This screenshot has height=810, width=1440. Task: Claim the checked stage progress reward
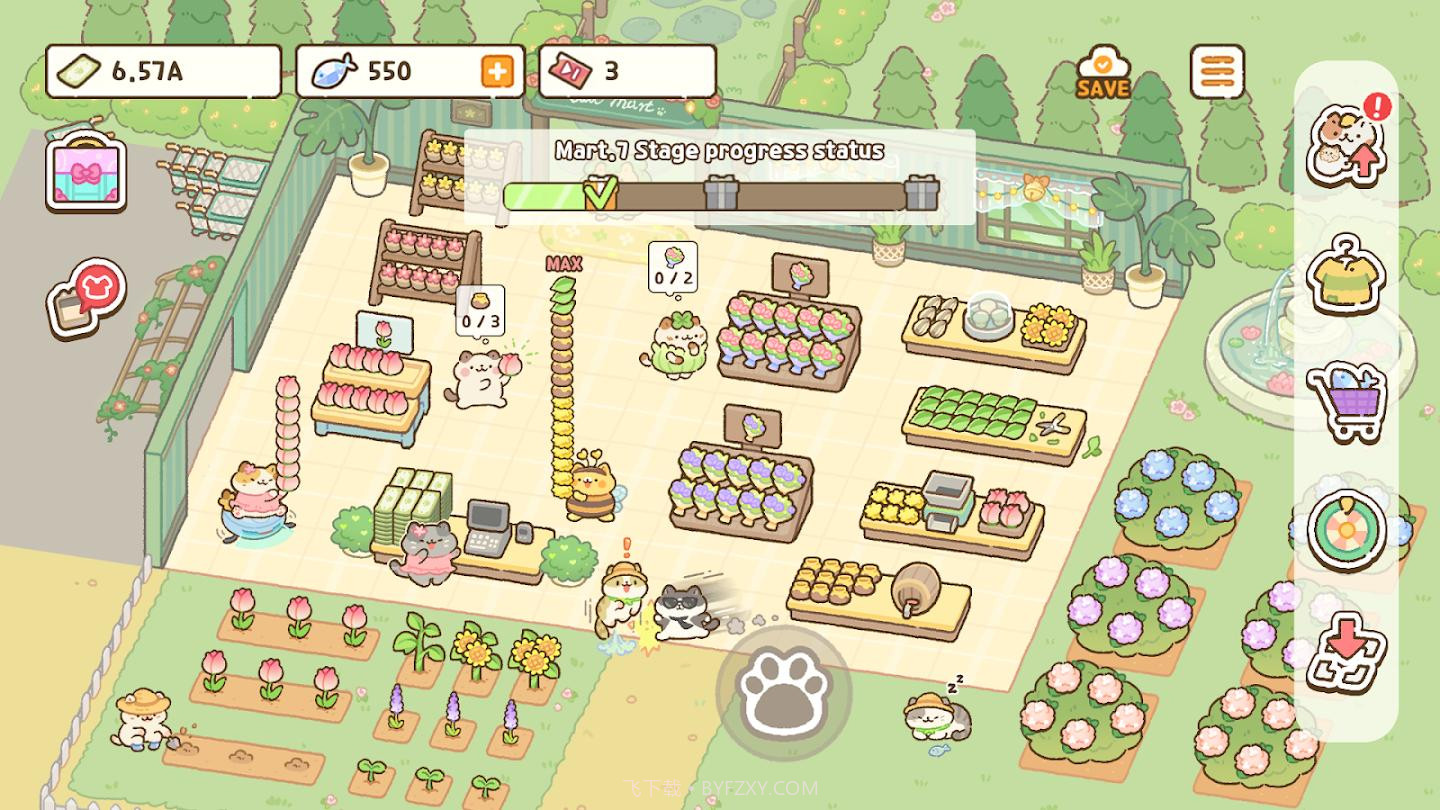tap(600, 192)
